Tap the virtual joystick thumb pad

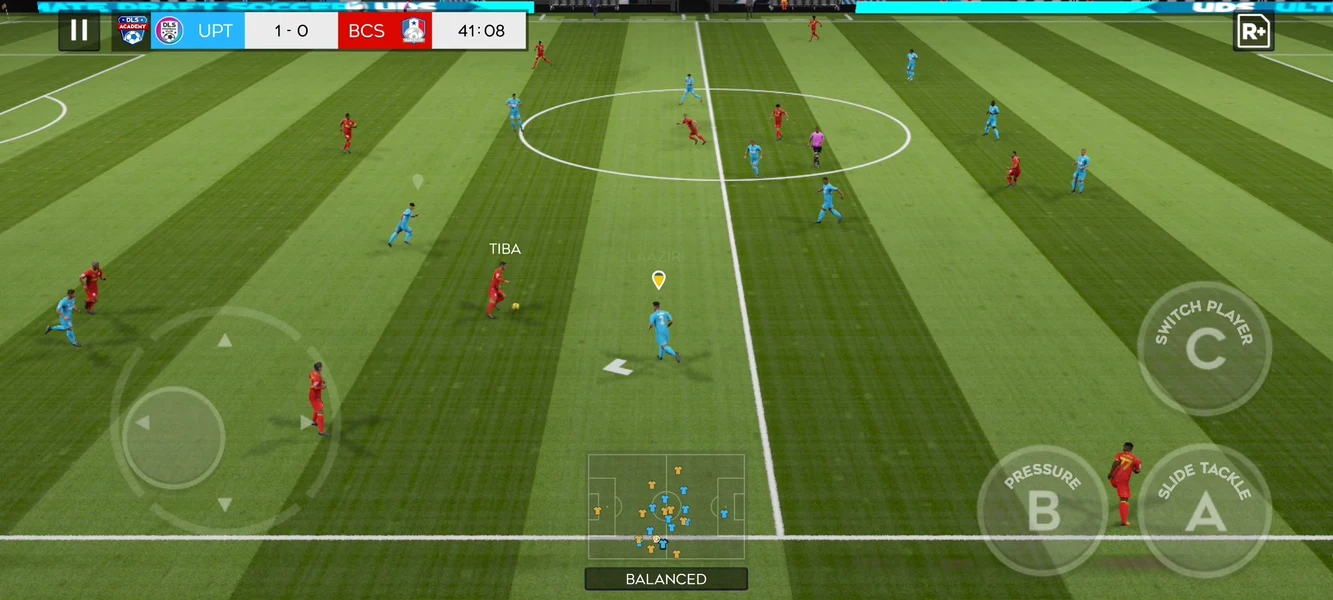click(174, 437)
